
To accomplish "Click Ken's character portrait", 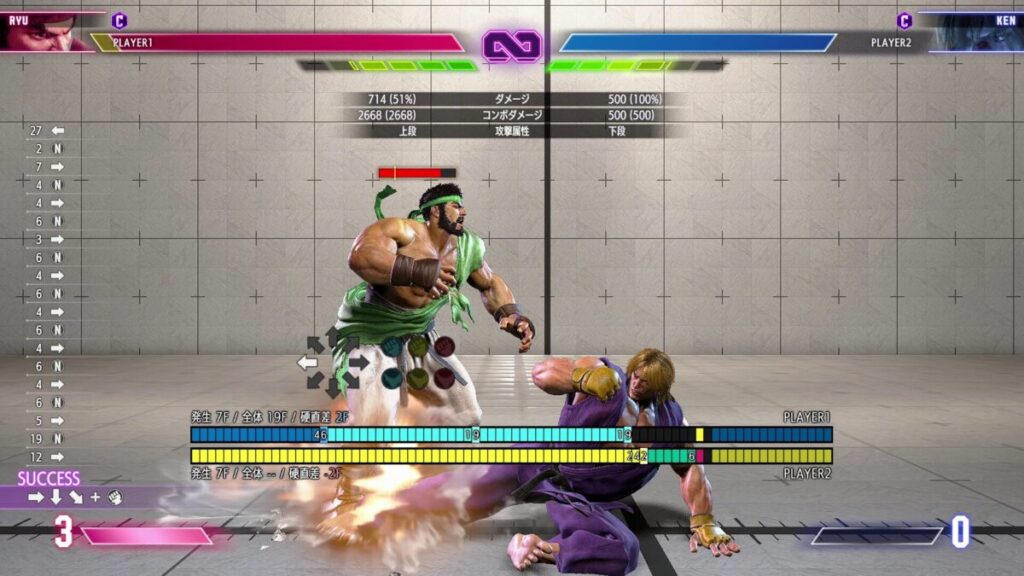I will (980, 32).
